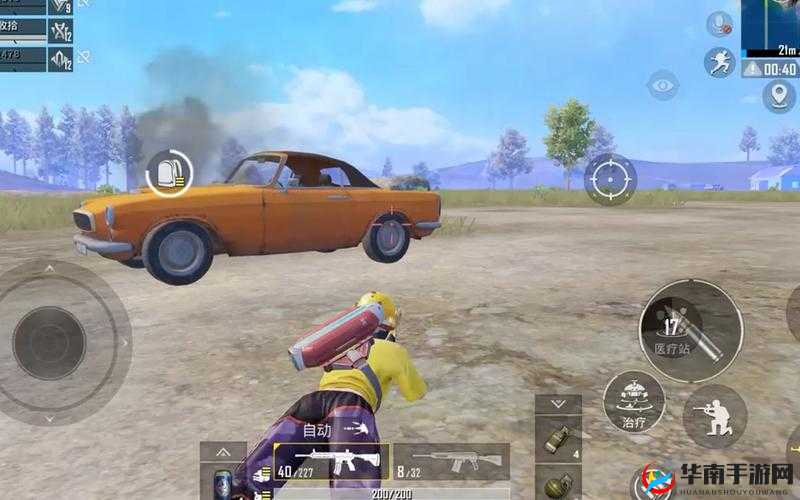Image resolution: width=800 pixels, height=500 pixels.
Task: Switch to the secondary weapon with 8/32 ammo
Action: (x=450, y=461)
